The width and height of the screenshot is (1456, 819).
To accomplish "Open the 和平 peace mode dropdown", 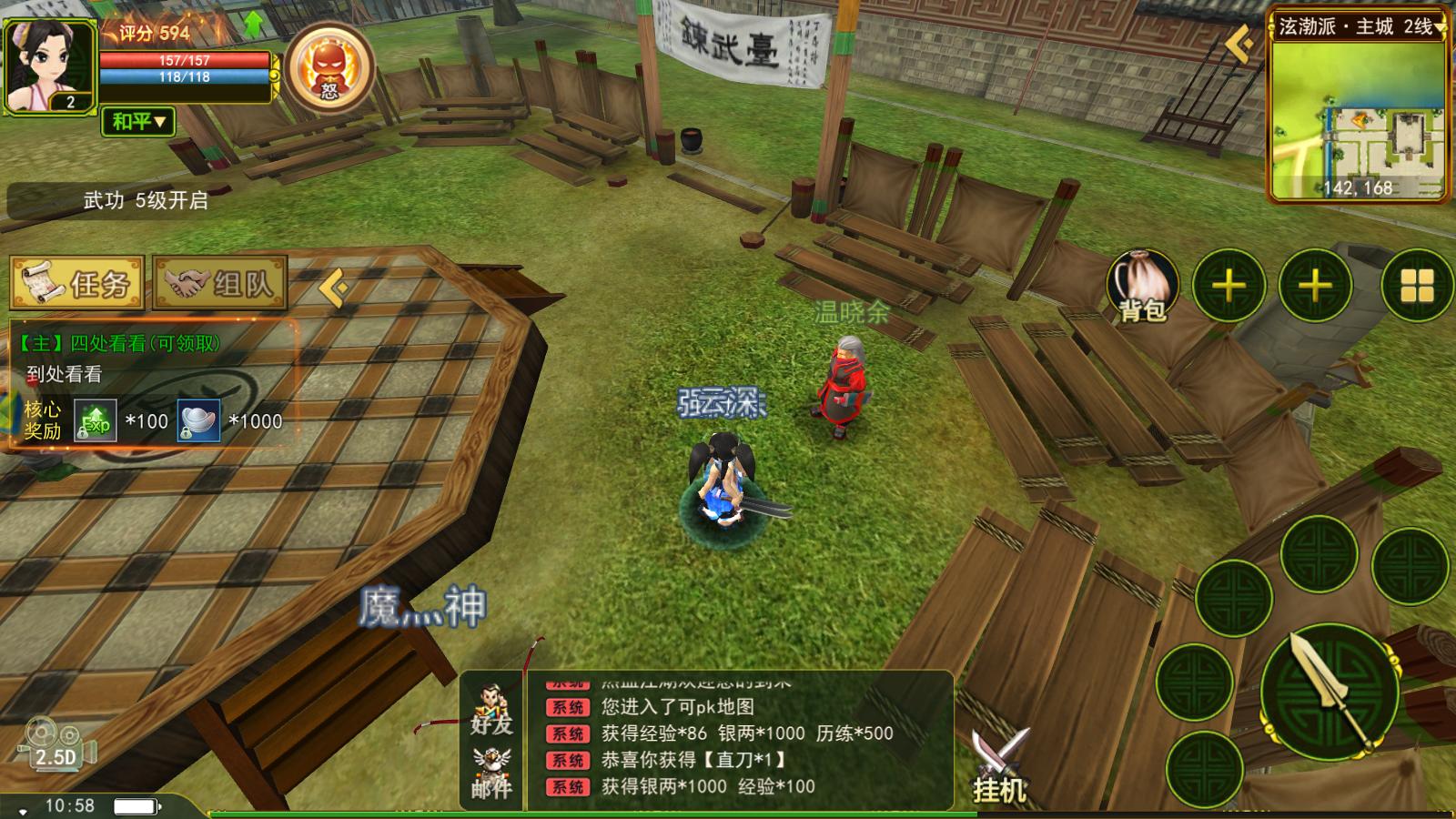I will tap(136, 122).
